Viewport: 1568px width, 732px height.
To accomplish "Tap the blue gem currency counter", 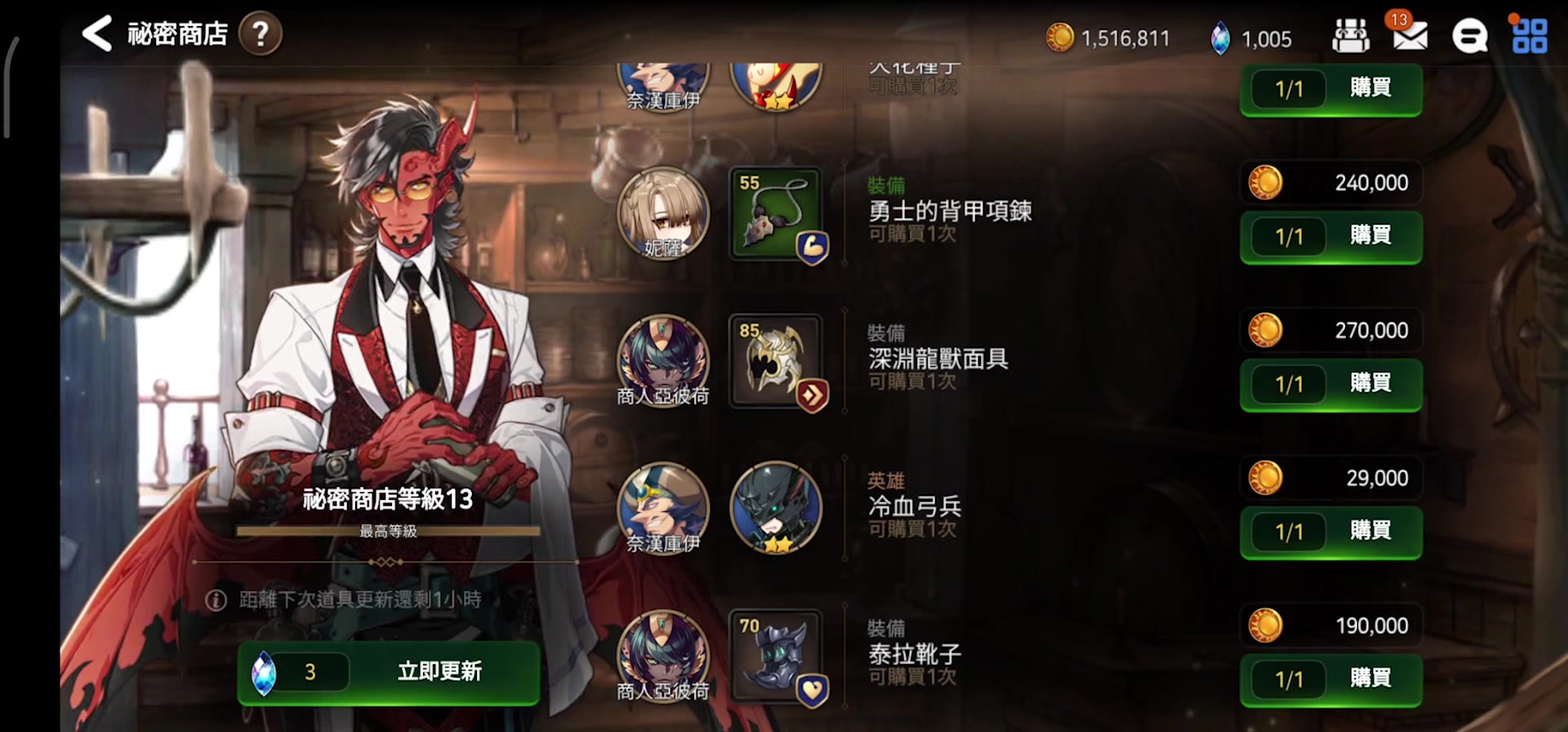I will pos(1251,38).
